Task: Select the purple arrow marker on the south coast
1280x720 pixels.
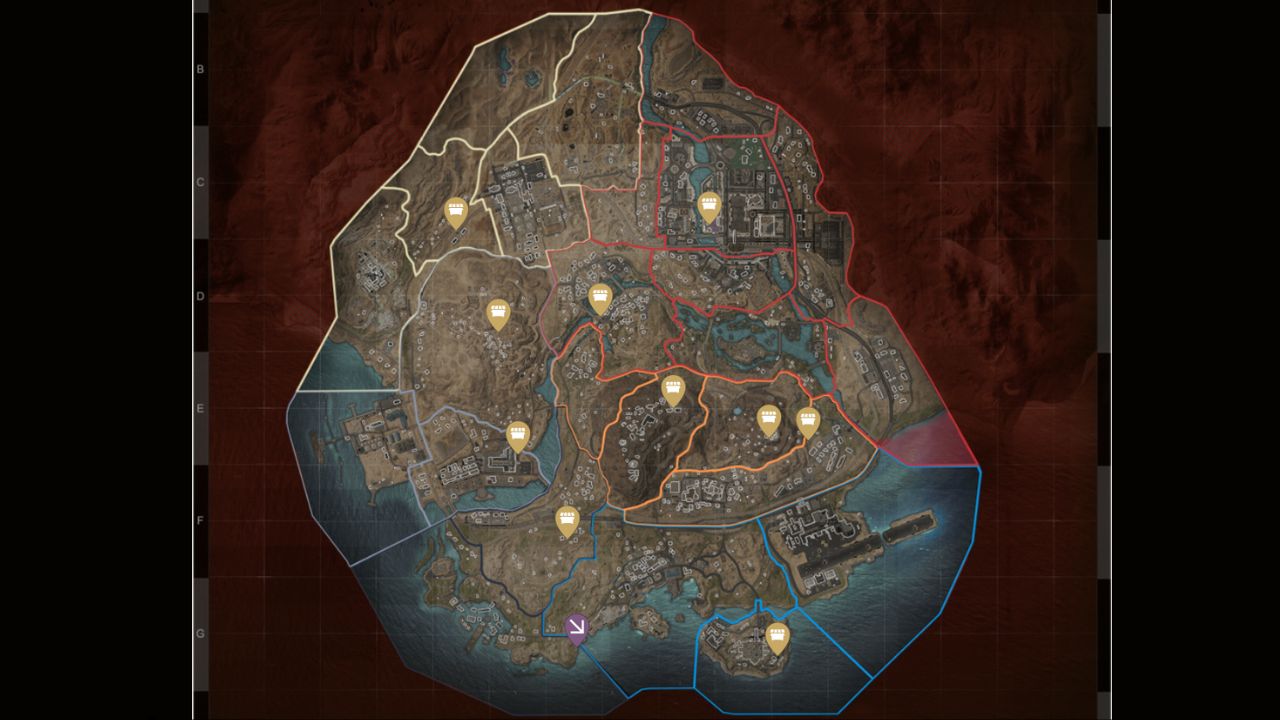Action: coord(578,627)
